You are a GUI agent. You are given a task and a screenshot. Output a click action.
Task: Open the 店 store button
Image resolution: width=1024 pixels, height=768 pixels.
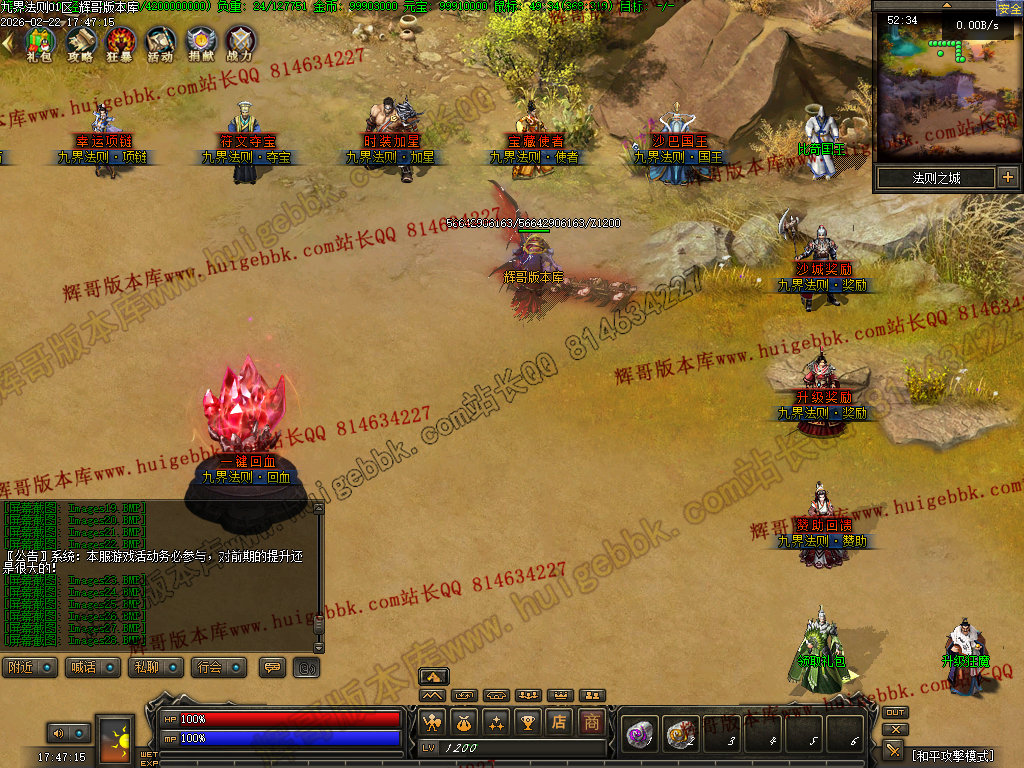pos(560,721)
